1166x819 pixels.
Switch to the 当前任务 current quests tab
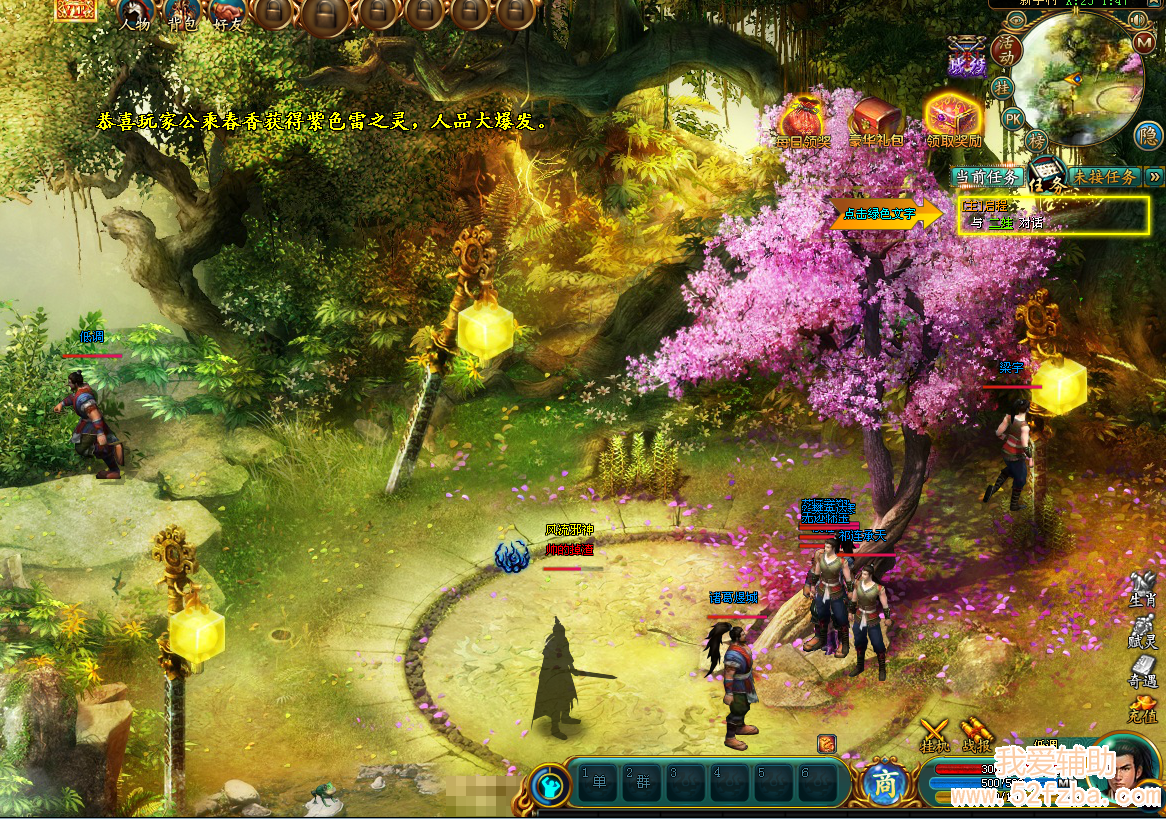tap(987, 177)
